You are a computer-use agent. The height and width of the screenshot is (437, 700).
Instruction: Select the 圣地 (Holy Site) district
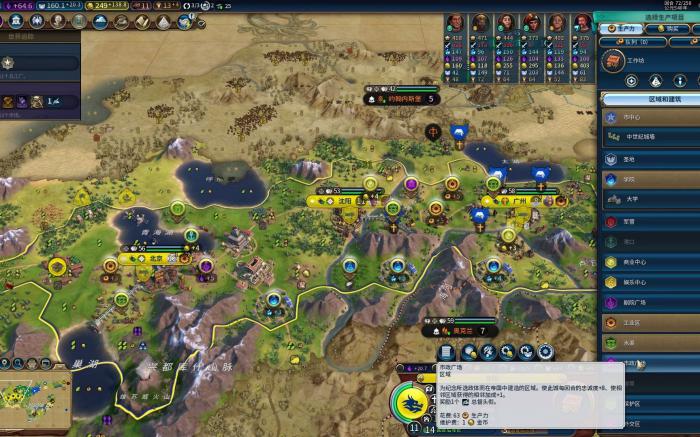[x=650, y=158]
